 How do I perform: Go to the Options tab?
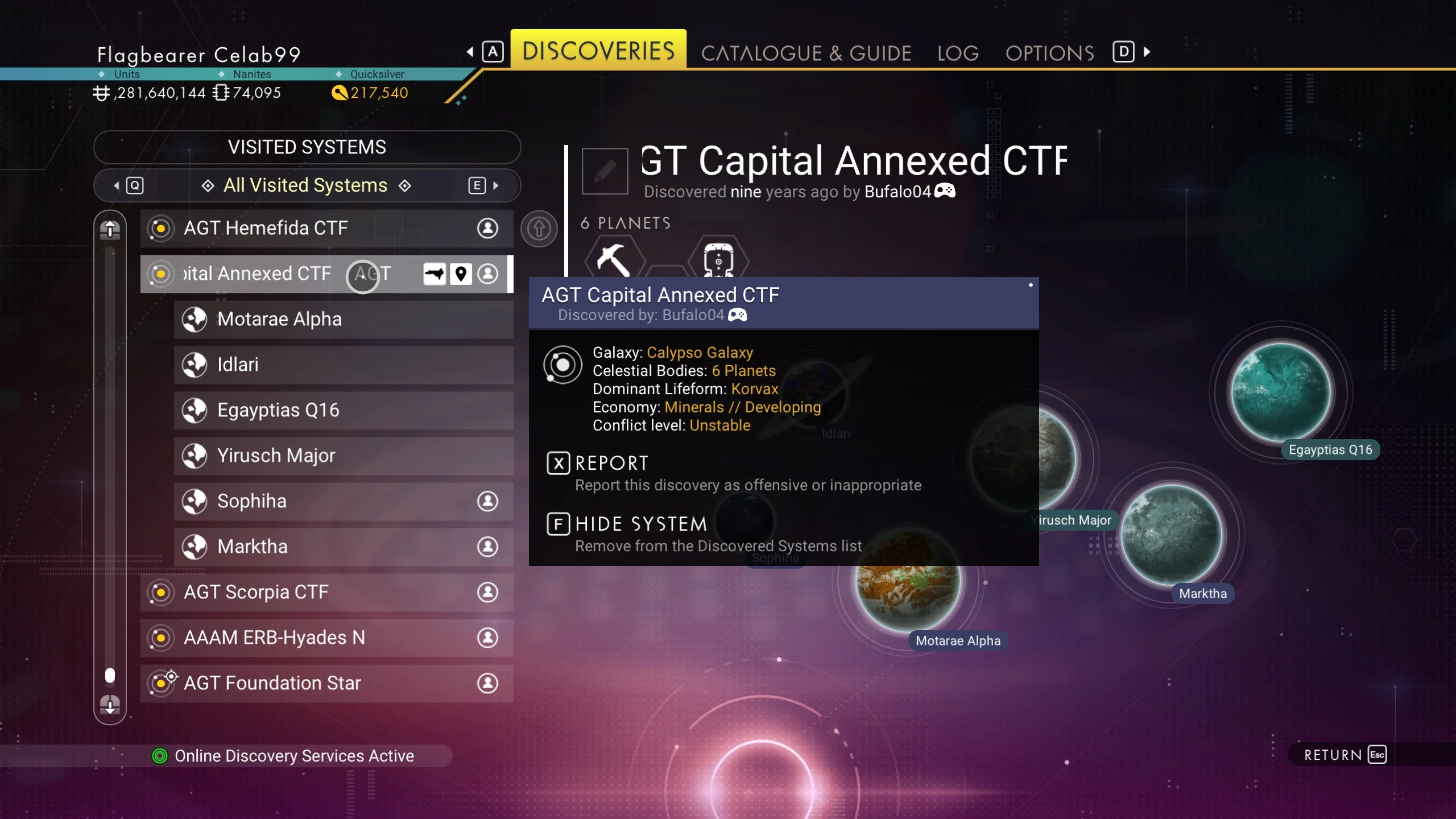[1049, 53]
